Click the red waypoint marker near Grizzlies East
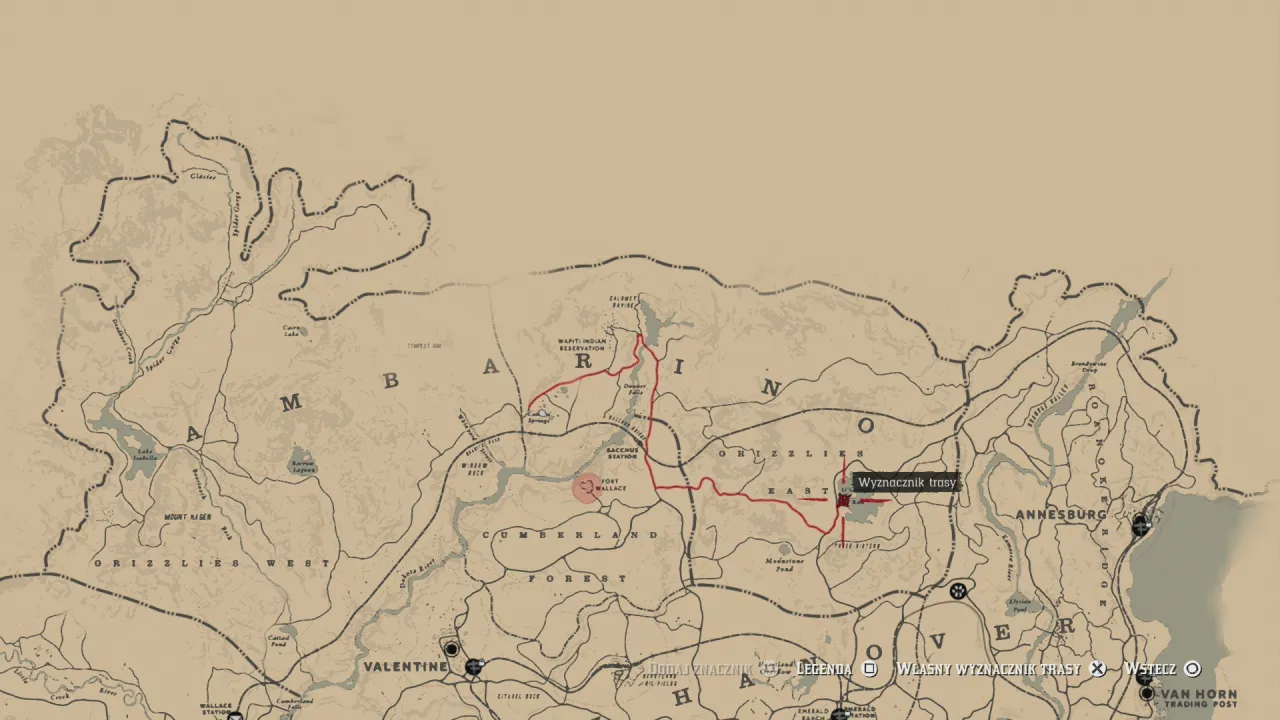 pos(843,500)
